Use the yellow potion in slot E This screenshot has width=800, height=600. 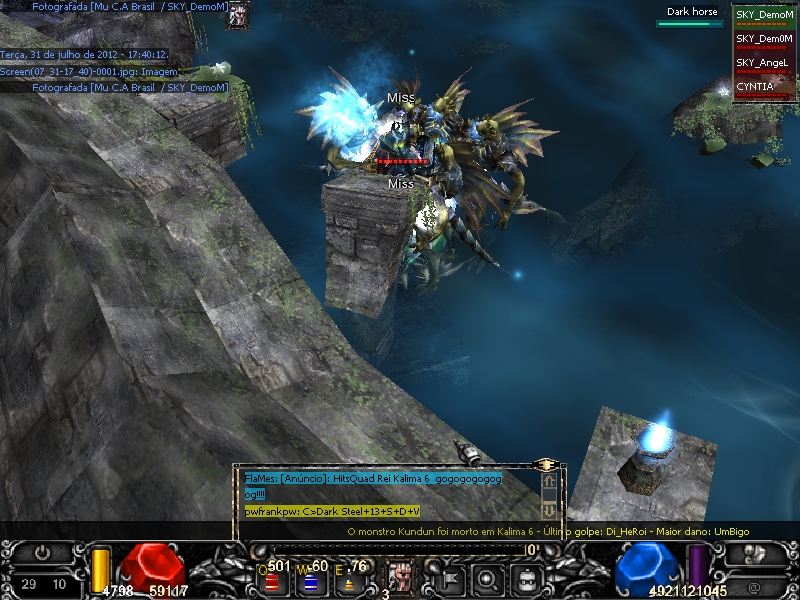pyautogui.click(x=350, y=580)
